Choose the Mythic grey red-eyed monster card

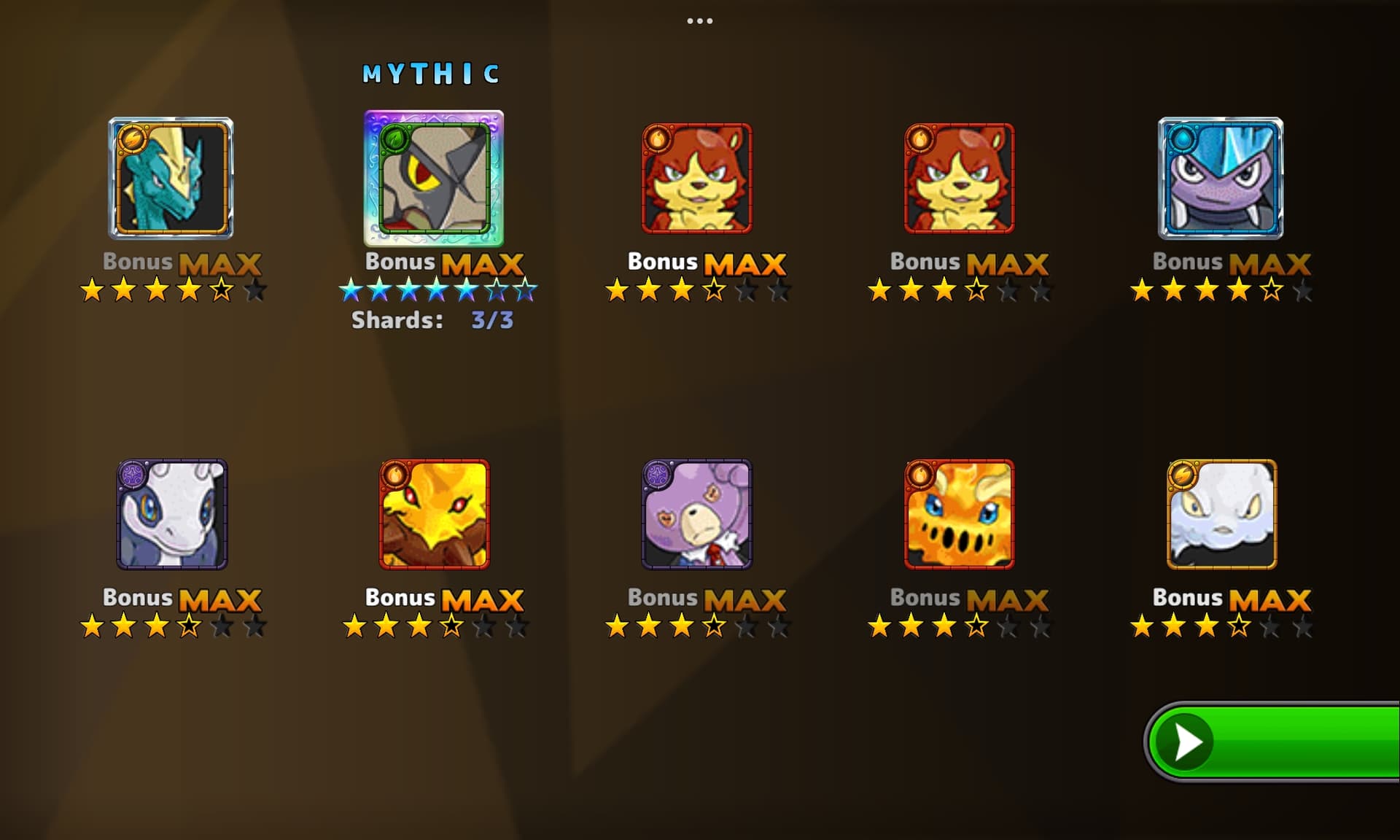434,179
